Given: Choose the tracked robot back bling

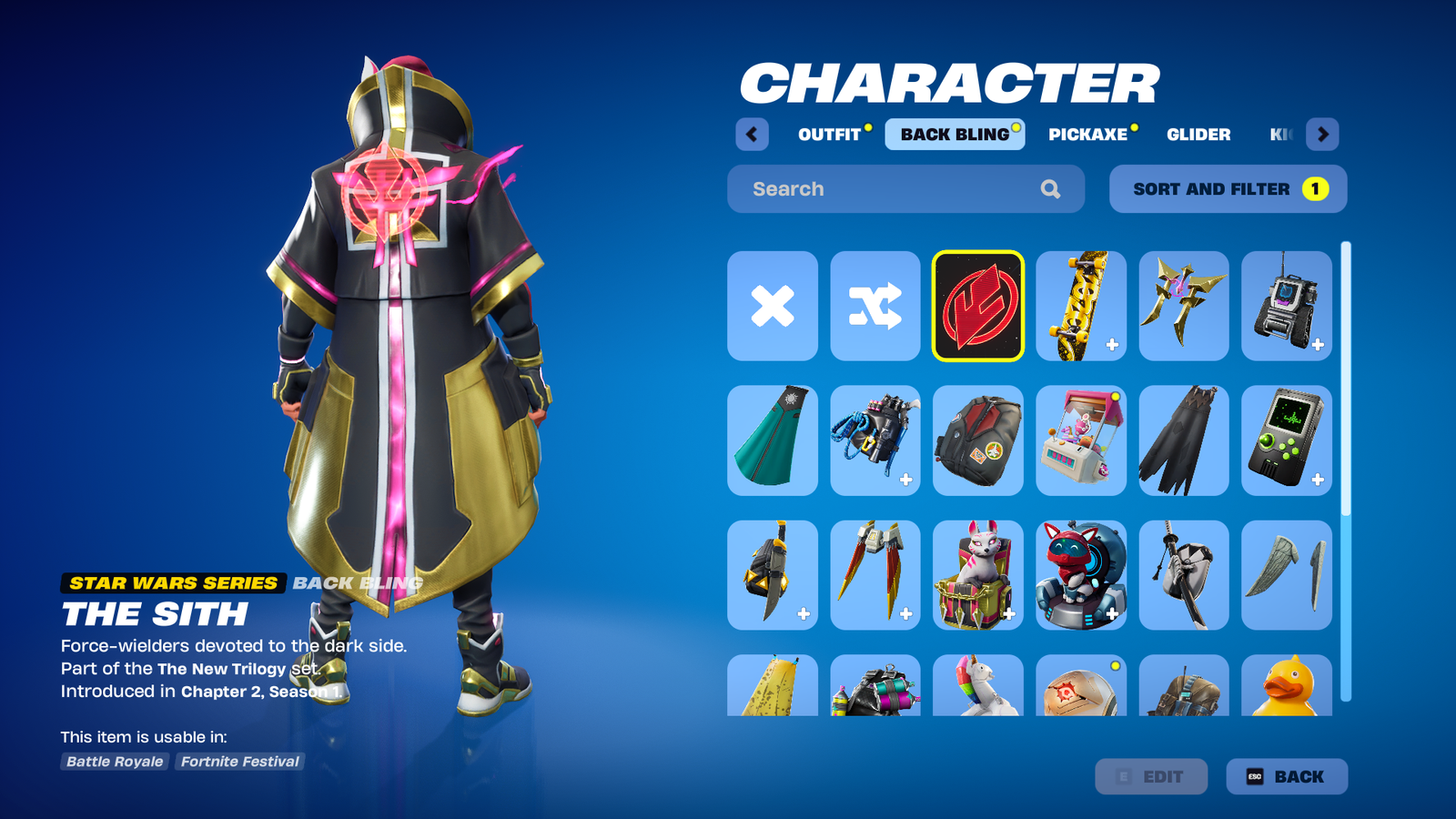Looking at the screenshot, I should click(1286, 306).
